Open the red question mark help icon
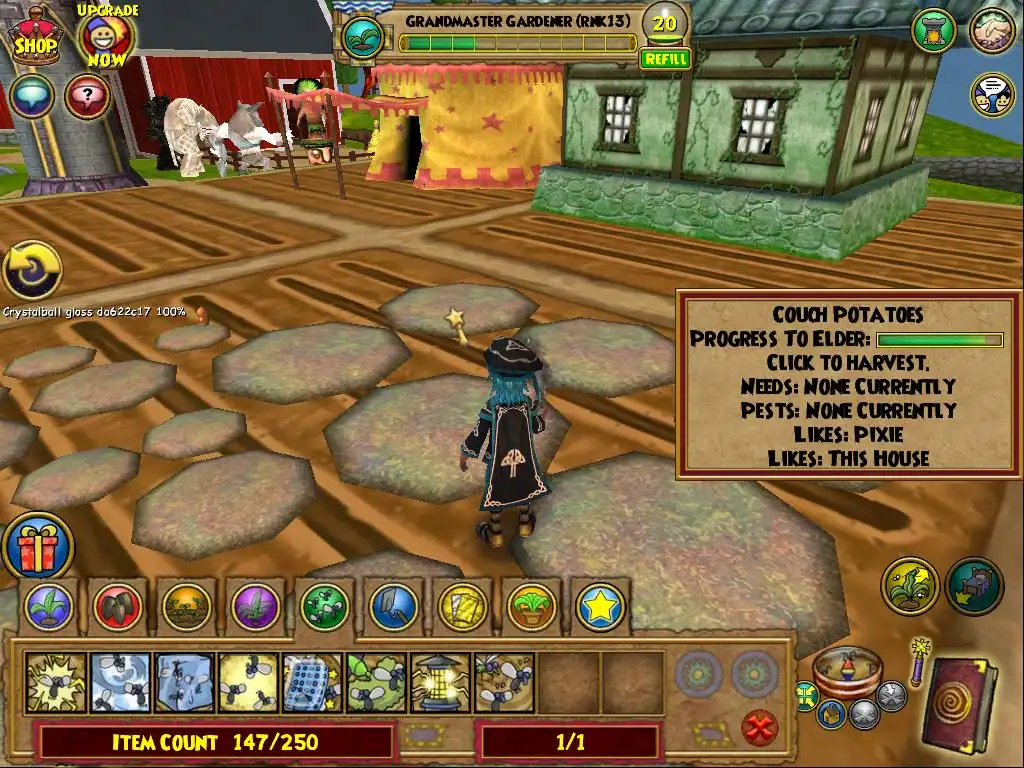 click(86, 97)
